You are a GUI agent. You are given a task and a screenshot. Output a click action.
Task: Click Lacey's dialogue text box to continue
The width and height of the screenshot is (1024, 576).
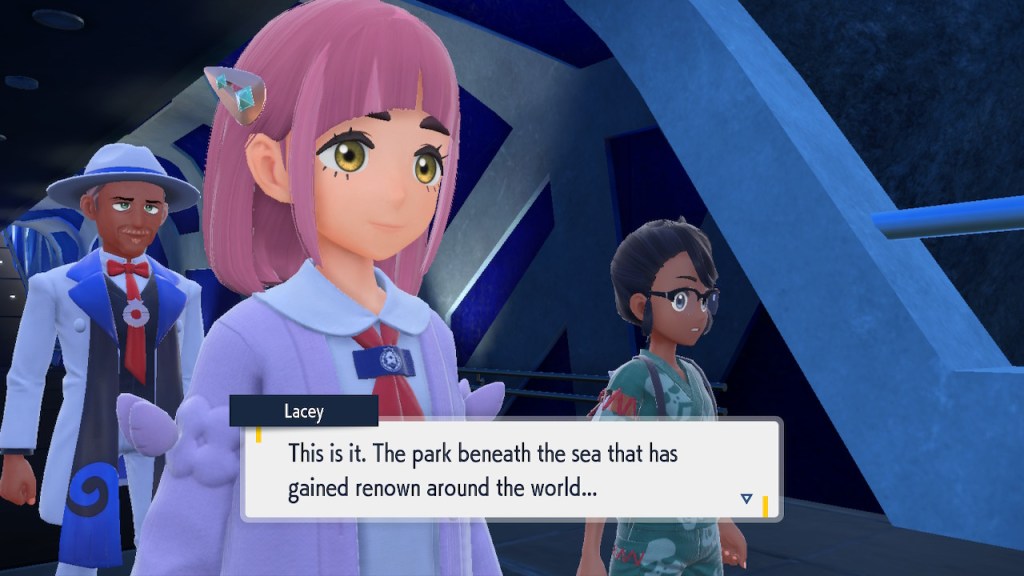511,470
